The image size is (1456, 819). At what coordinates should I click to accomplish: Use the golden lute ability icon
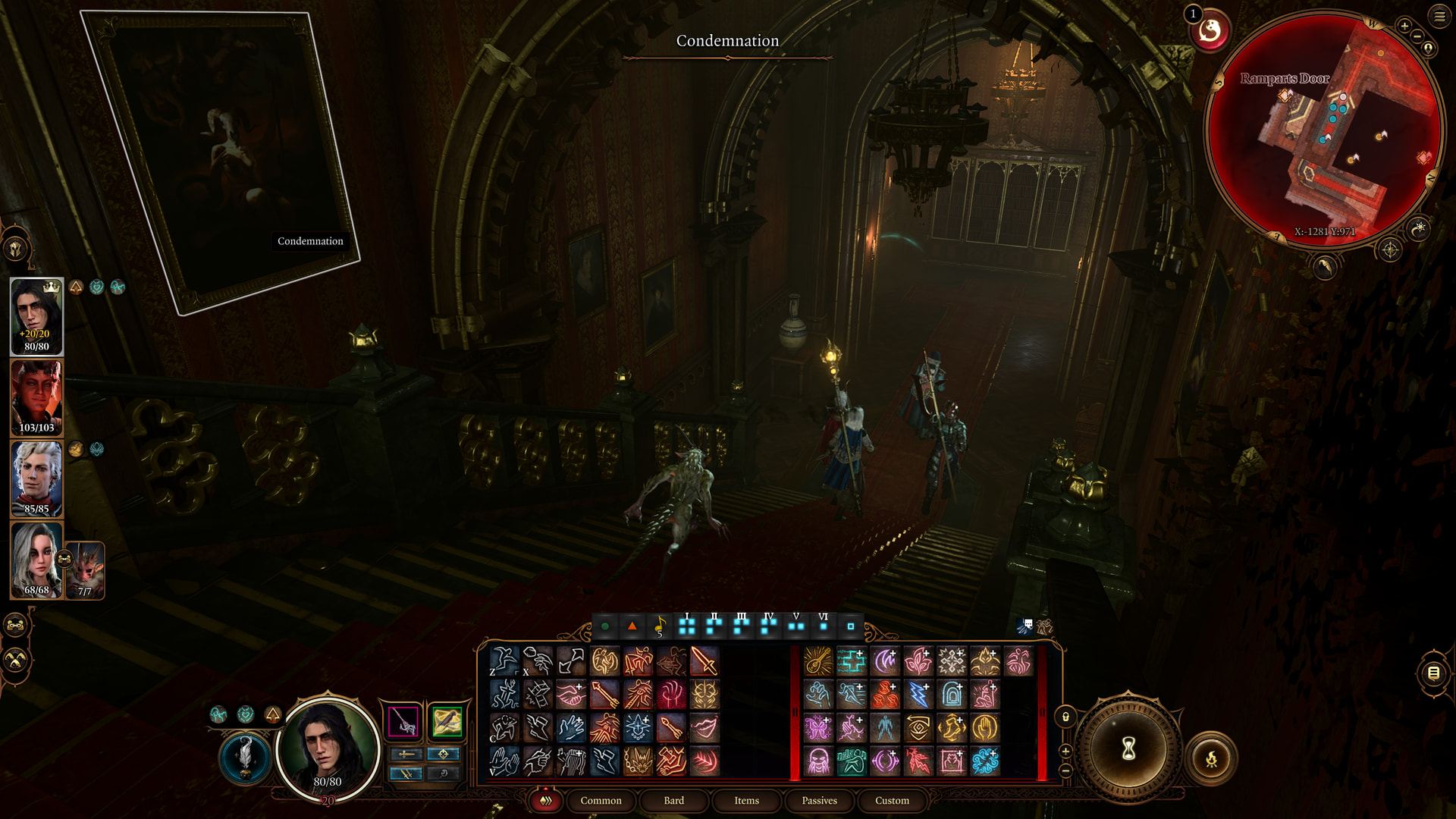coord(818,661)
